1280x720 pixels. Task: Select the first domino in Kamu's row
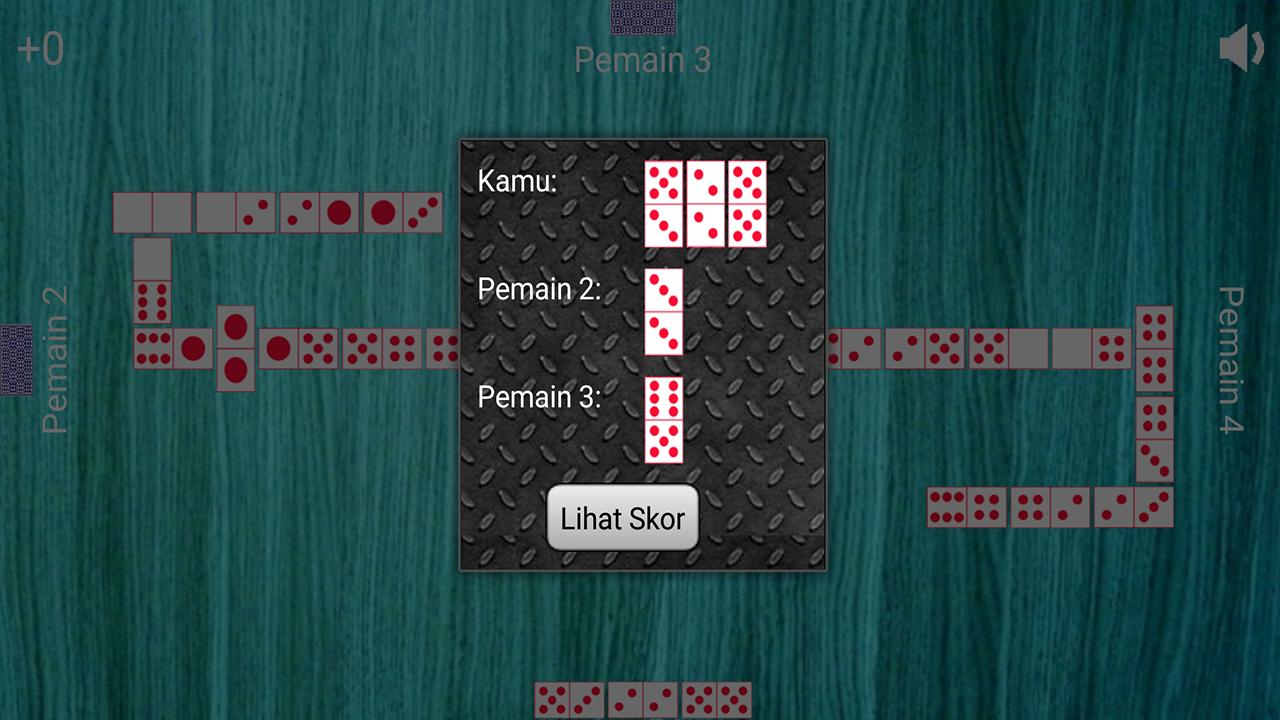(x=663, y=200)
